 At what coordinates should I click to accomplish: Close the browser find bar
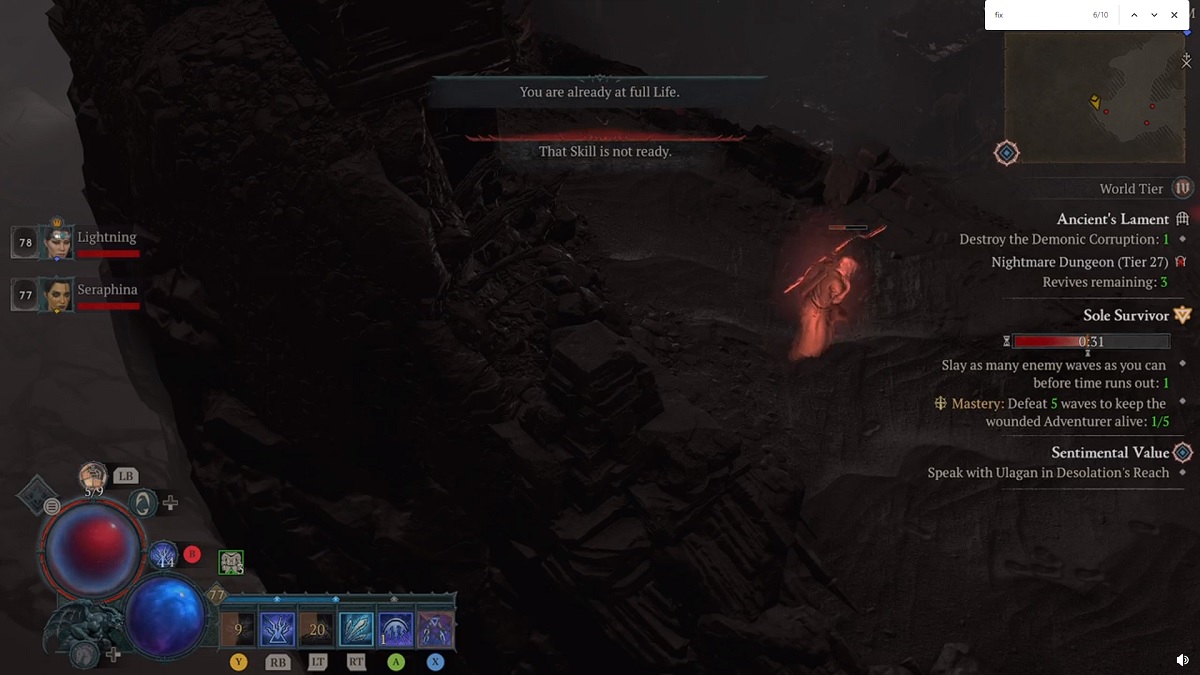point(1174,15)
